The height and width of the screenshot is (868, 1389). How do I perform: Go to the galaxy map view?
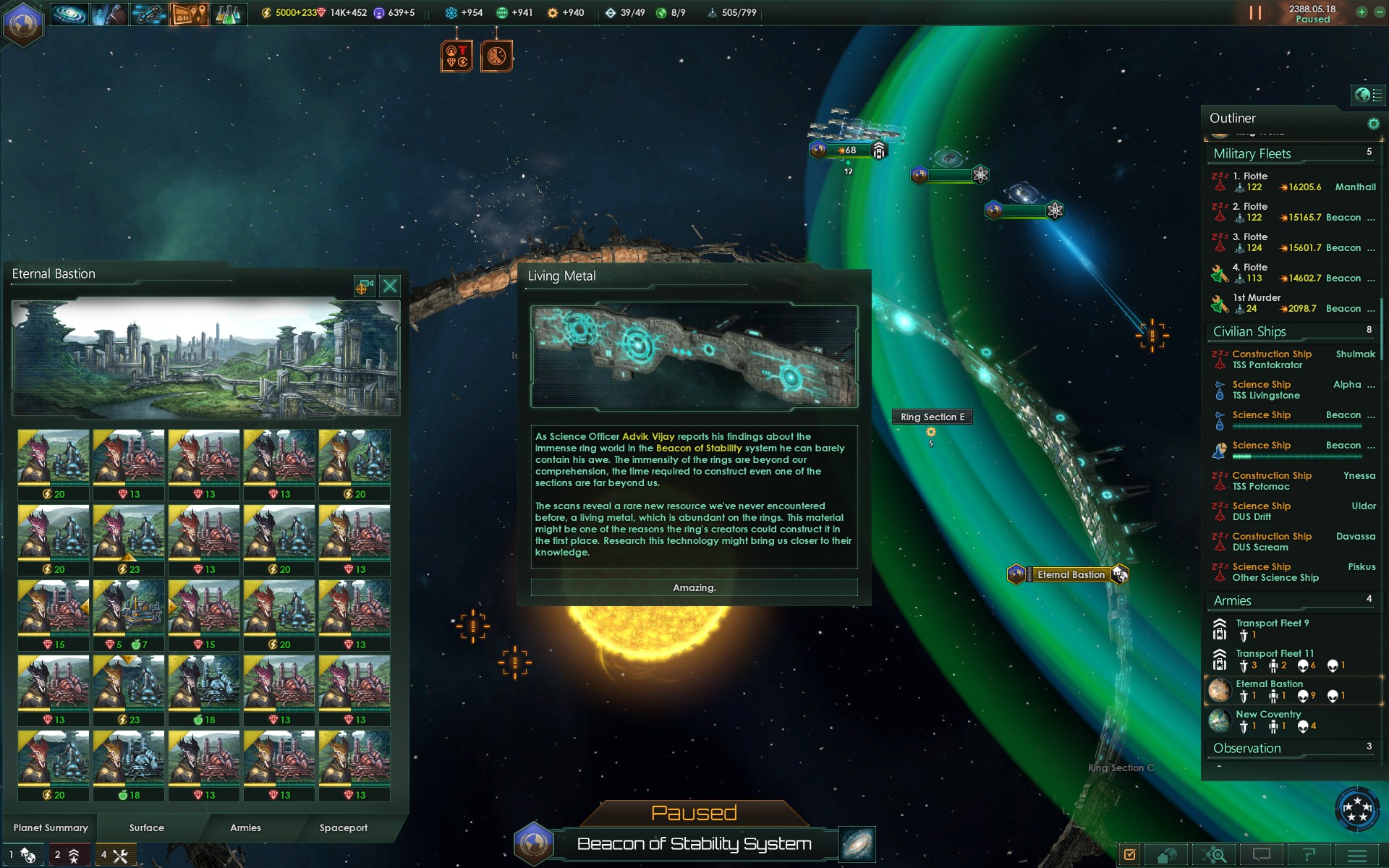pyautogui.click(x=857, y=844)
